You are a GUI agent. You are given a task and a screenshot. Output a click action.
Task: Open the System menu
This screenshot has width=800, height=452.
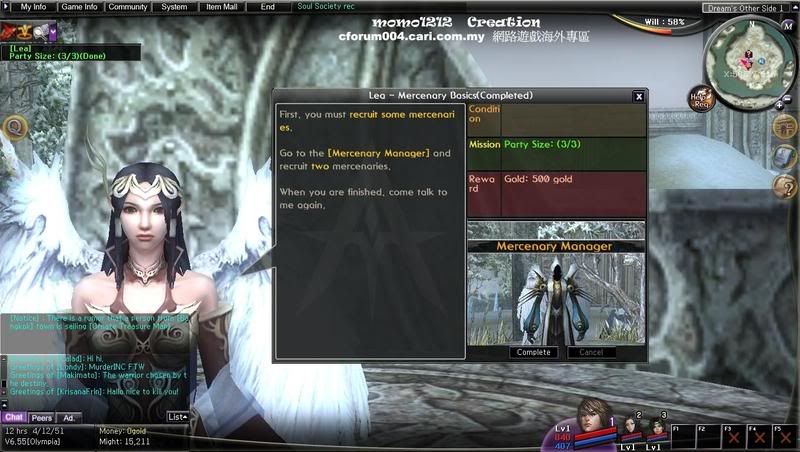[x=174, y=6]
